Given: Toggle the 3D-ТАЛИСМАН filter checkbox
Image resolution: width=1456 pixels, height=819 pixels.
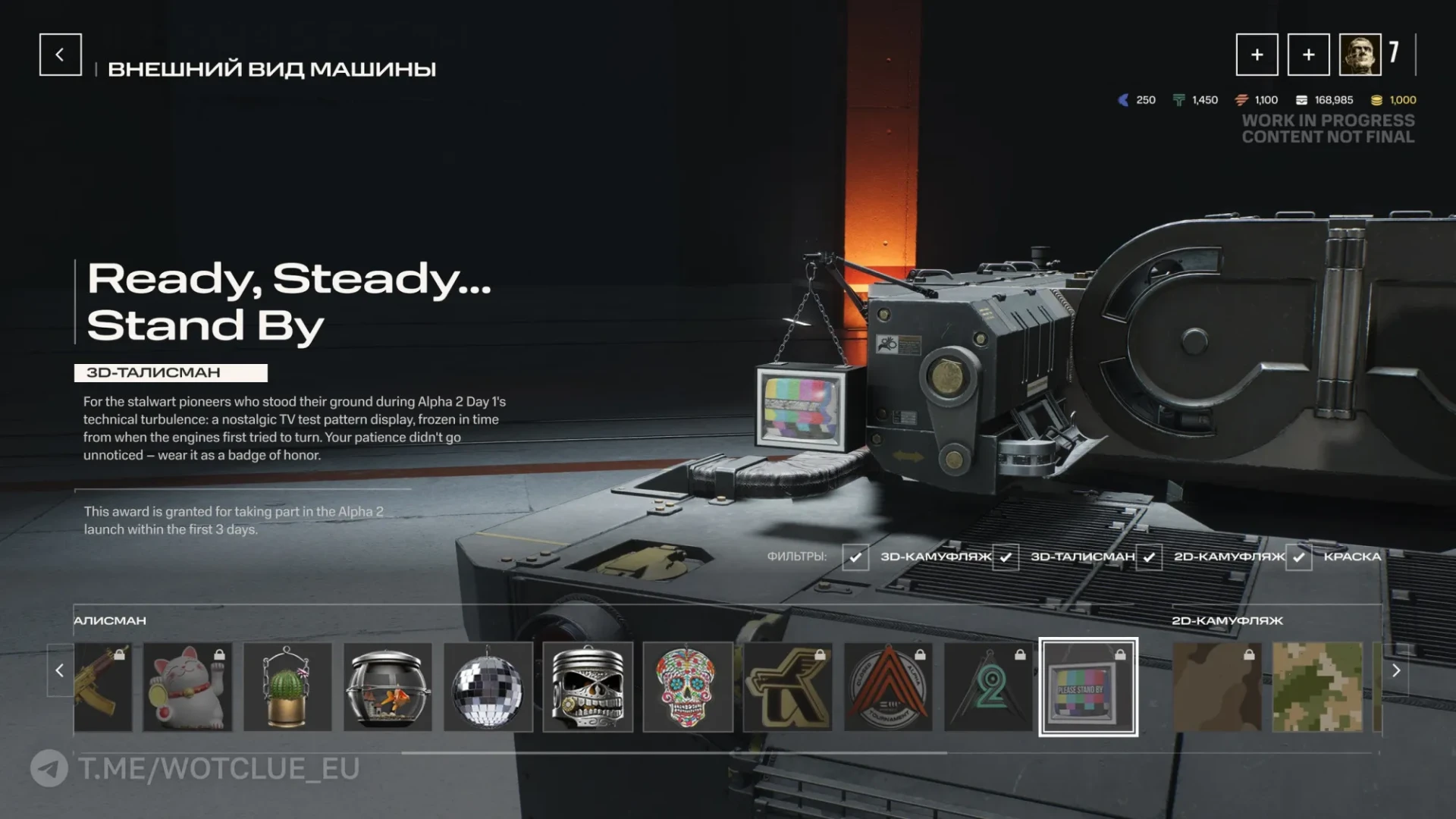Looking at the screenshot, I should (1006, 557).
